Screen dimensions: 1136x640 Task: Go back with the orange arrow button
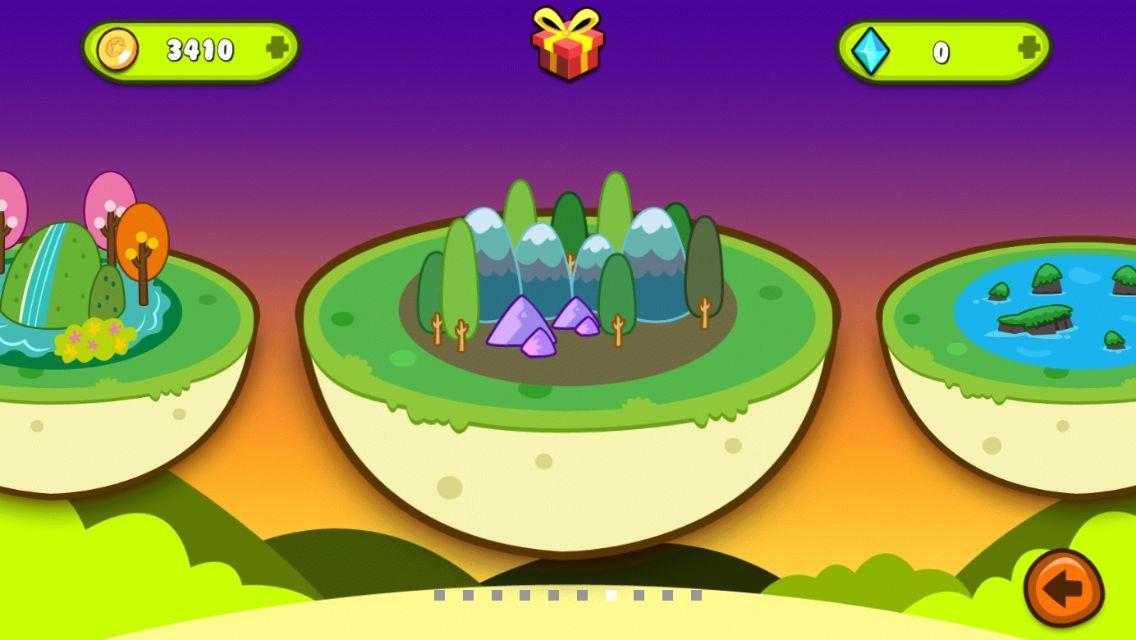tap(1063, 588)
